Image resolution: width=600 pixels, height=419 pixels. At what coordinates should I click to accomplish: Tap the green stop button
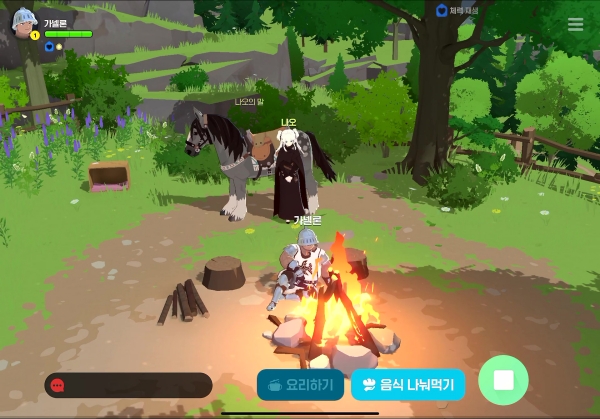503,381
